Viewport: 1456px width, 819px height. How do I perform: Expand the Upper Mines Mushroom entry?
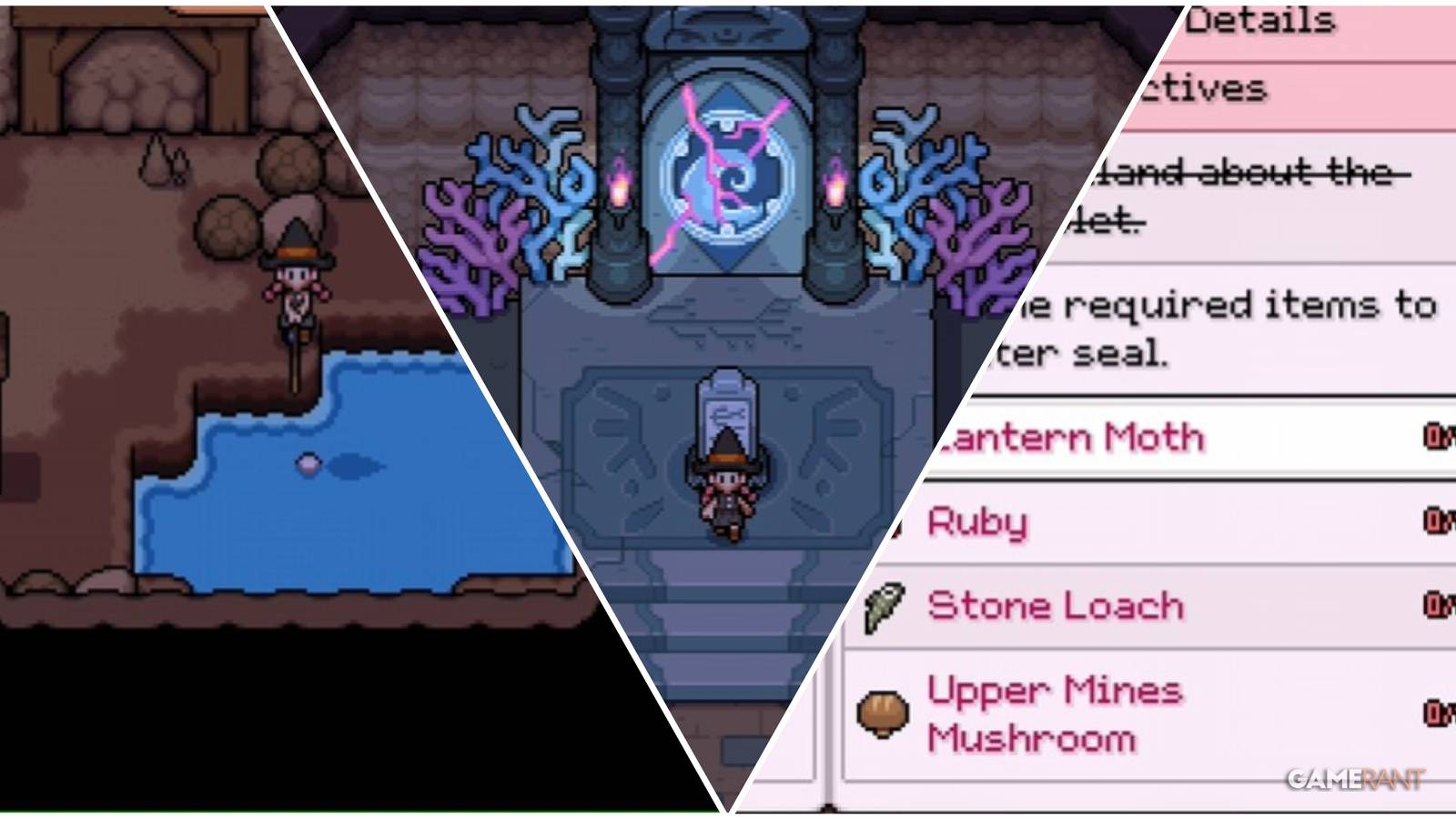point(1056,710)
